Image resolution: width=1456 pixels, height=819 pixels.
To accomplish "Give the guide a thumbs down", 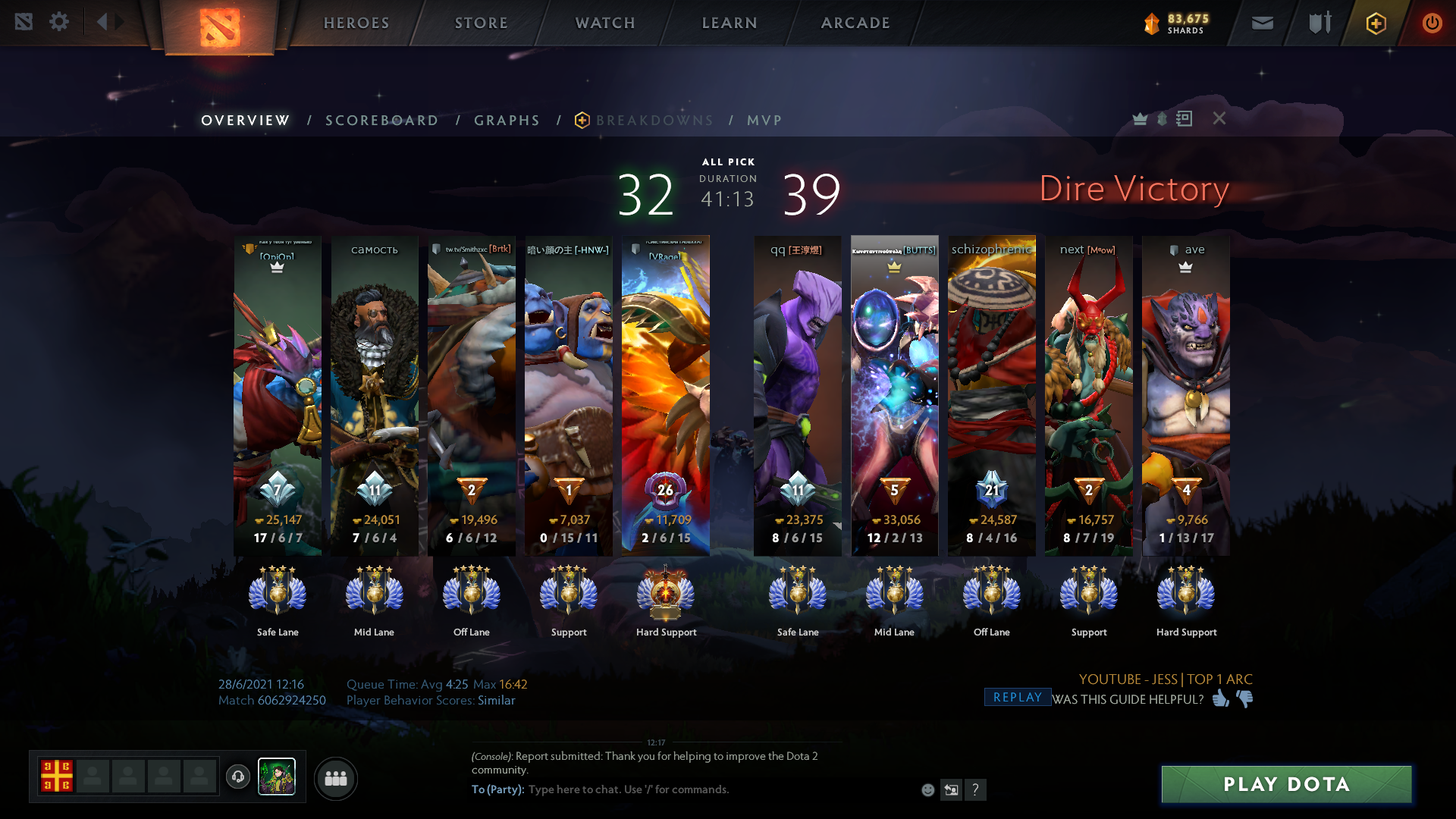I will 1245,698.
